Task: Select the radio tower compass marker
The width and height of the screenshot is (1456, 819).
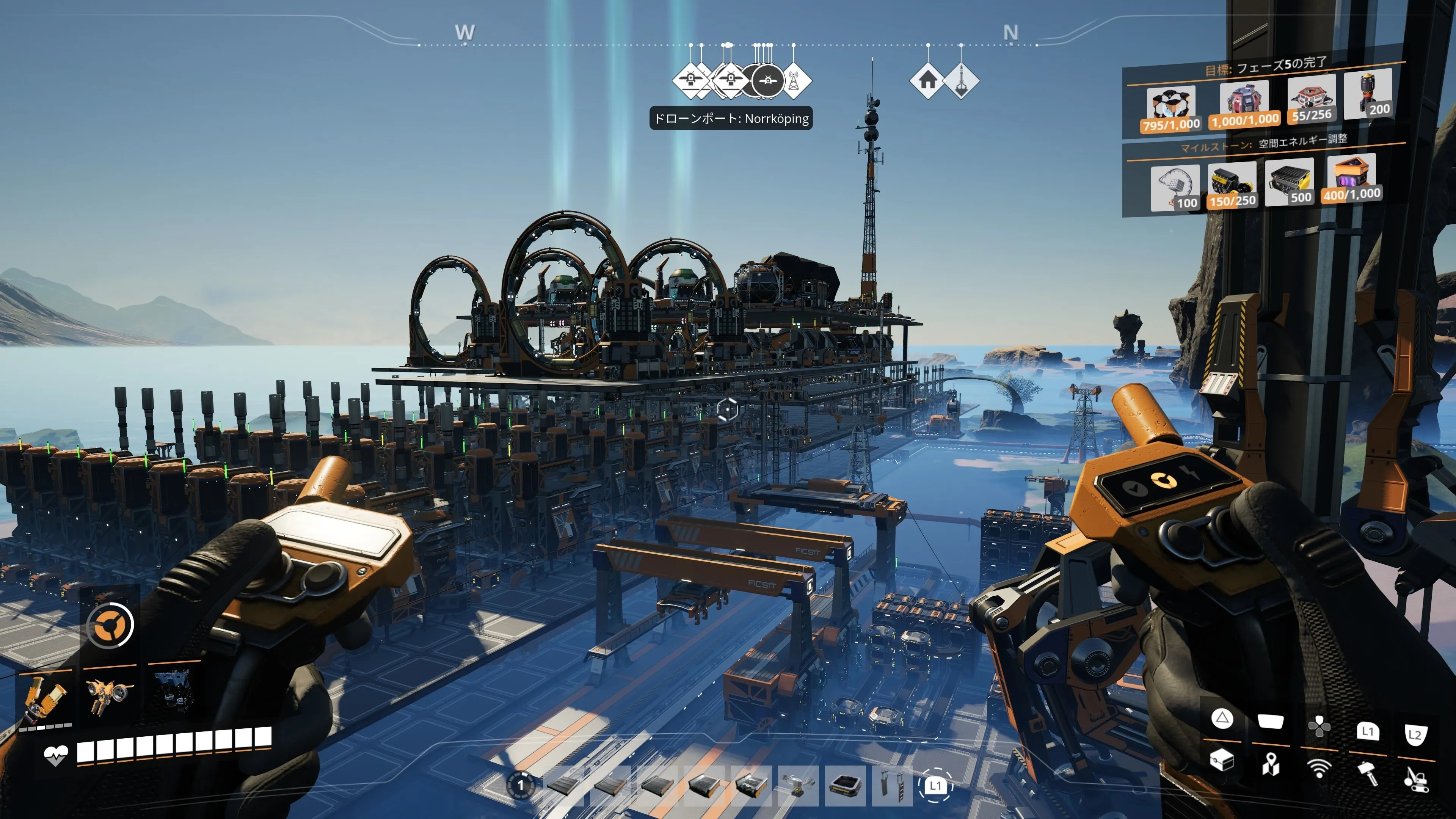Action: (x=794, y=80)
